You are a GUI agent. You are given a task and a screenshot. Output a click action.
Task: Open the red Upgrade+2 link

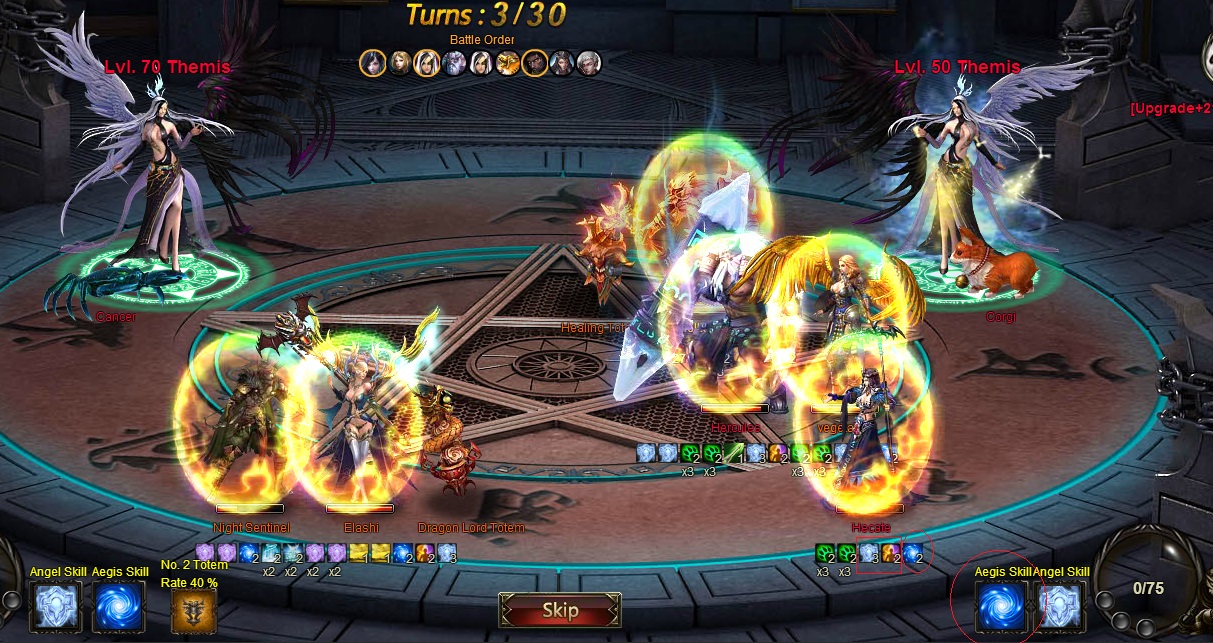coord(1170,108)
